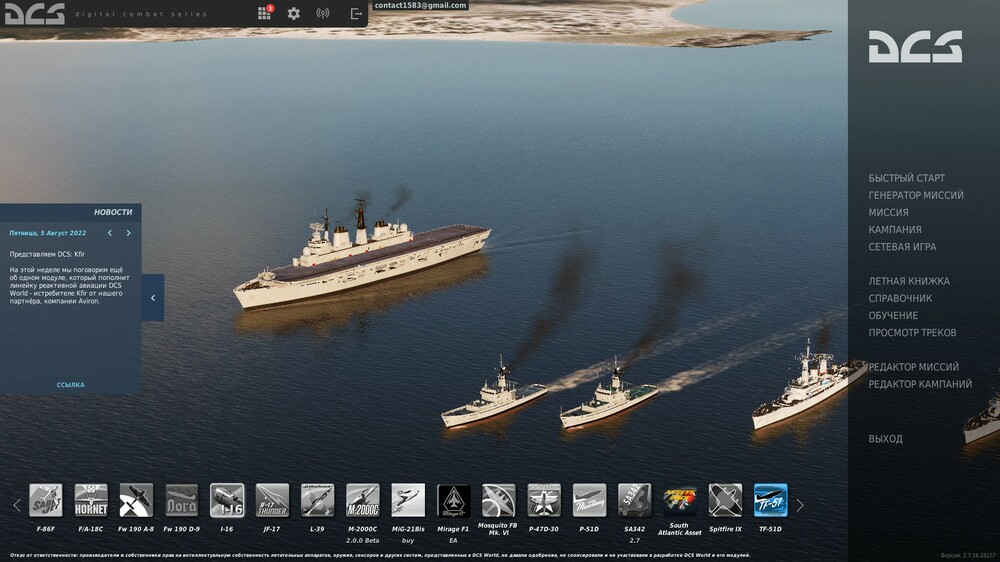This screenshot has width=1000, height=562.
Task: Open ЛЕТНАЯ КНИЖКА logbook
Action: click(x=909, y=281)
